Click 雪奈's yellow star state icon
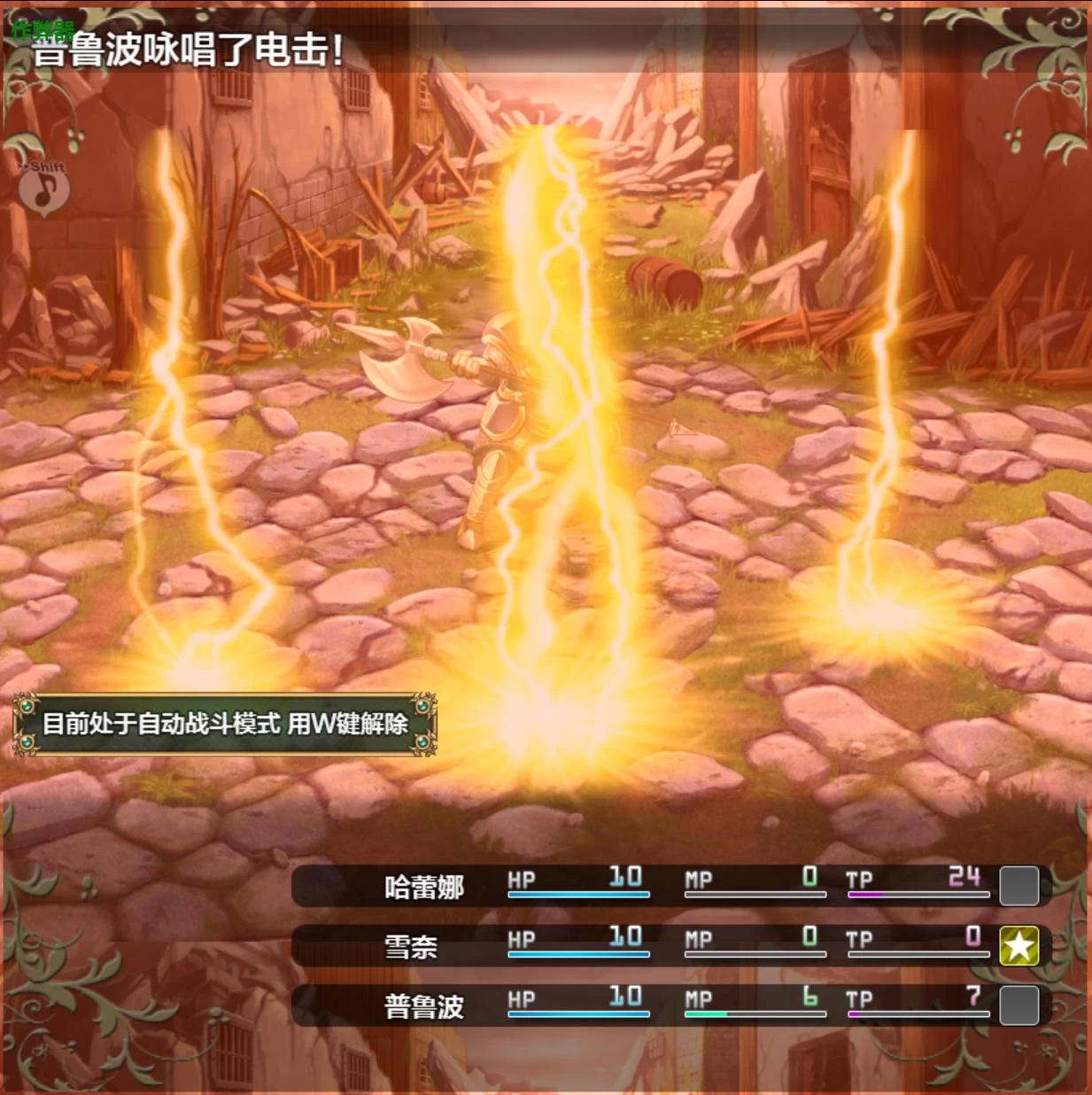 1018,945
